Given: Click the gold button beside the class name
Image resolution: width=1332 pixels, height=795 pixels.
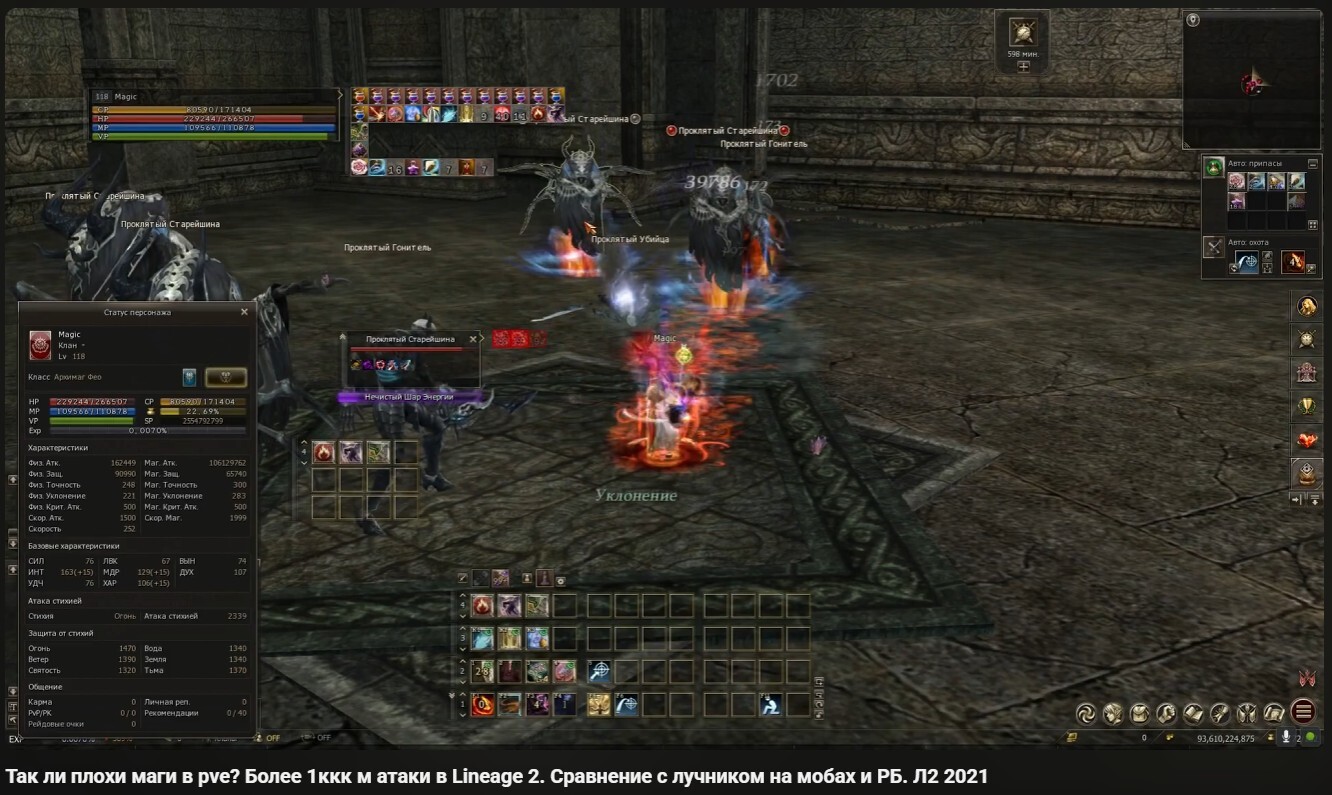Looking at the screenshot, I should pyautogui.click(x=226, y=377).
